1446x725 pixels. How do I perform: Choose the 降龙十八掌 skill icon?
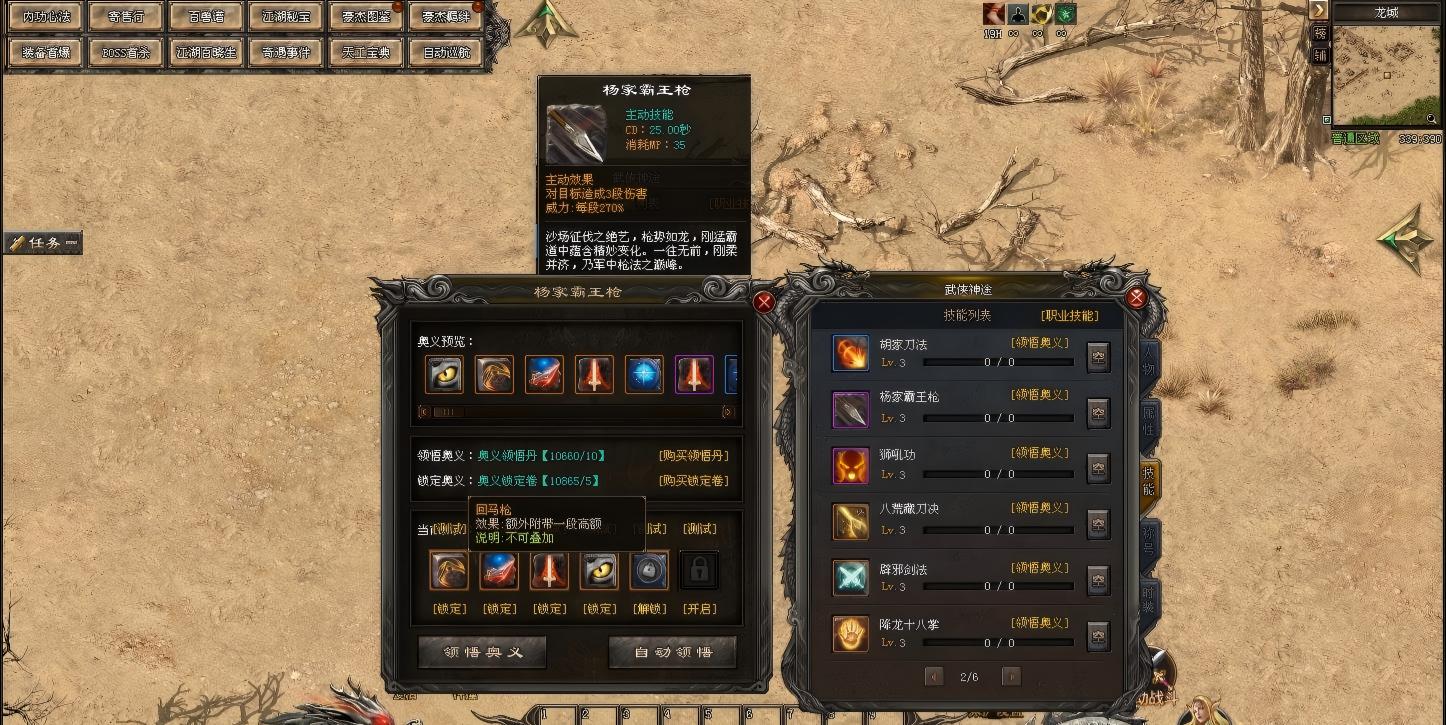pos(851,634)
